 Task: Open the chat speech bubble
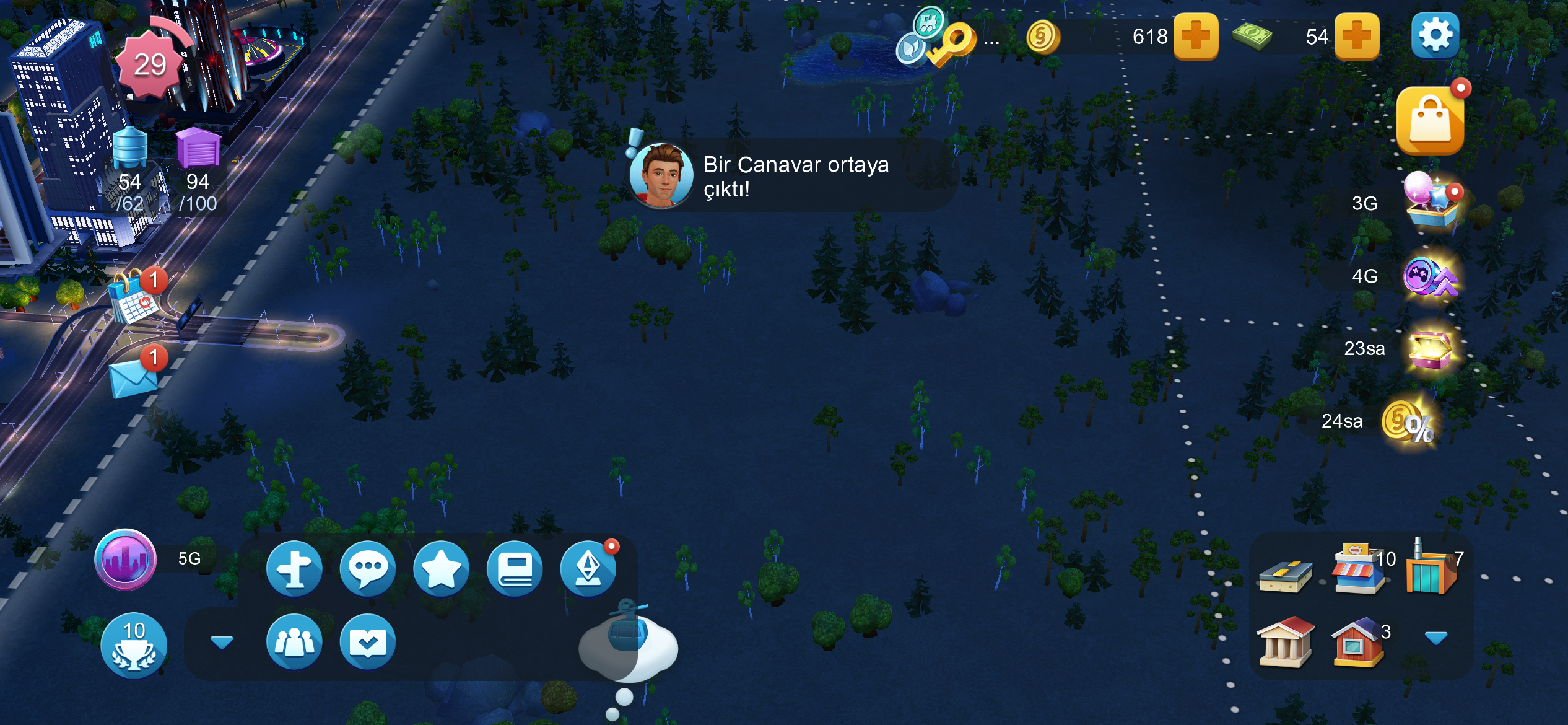pyautogui.click(x=367, y=568)
